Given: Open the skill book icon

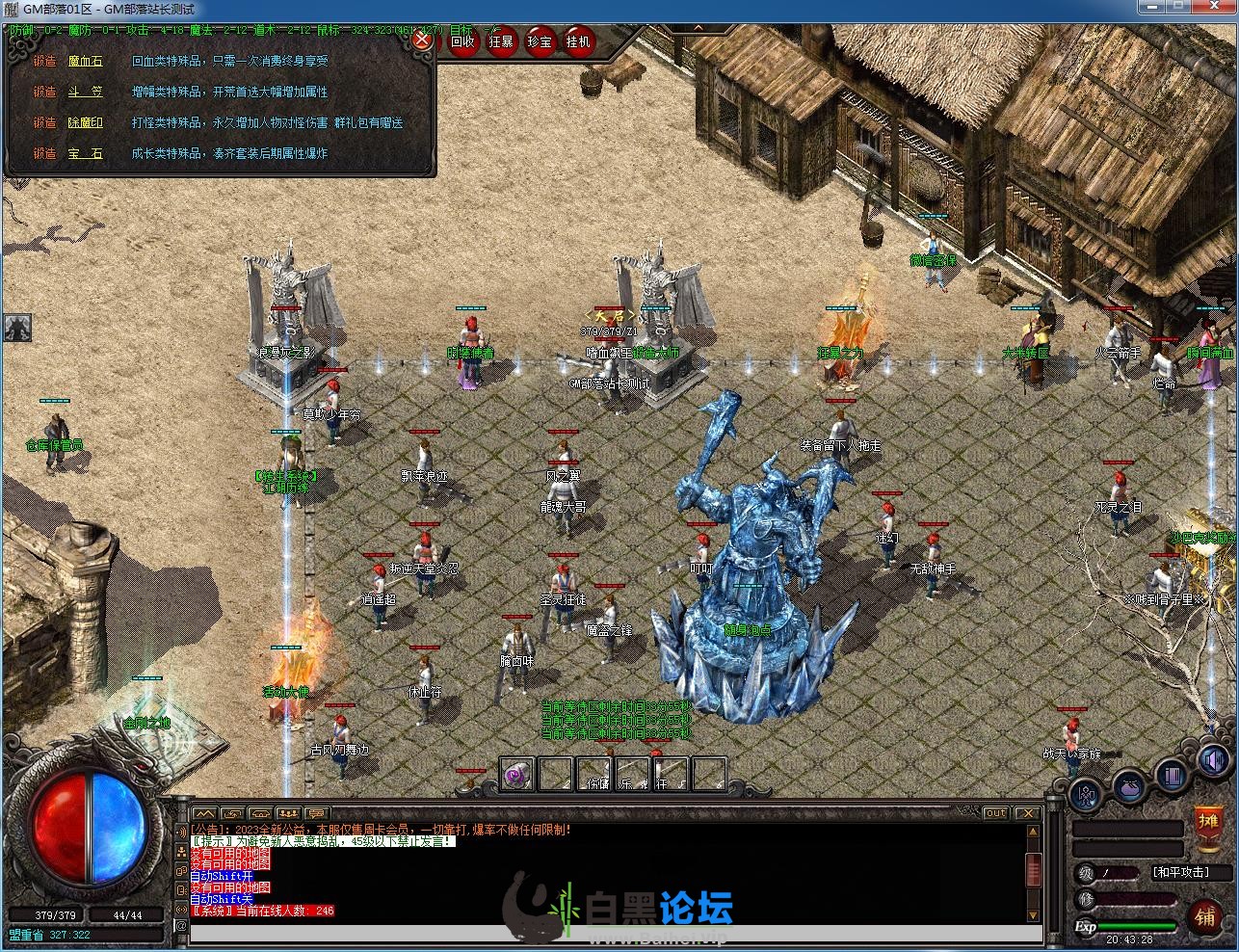Looking at the screenshot, I should 1172,774.
